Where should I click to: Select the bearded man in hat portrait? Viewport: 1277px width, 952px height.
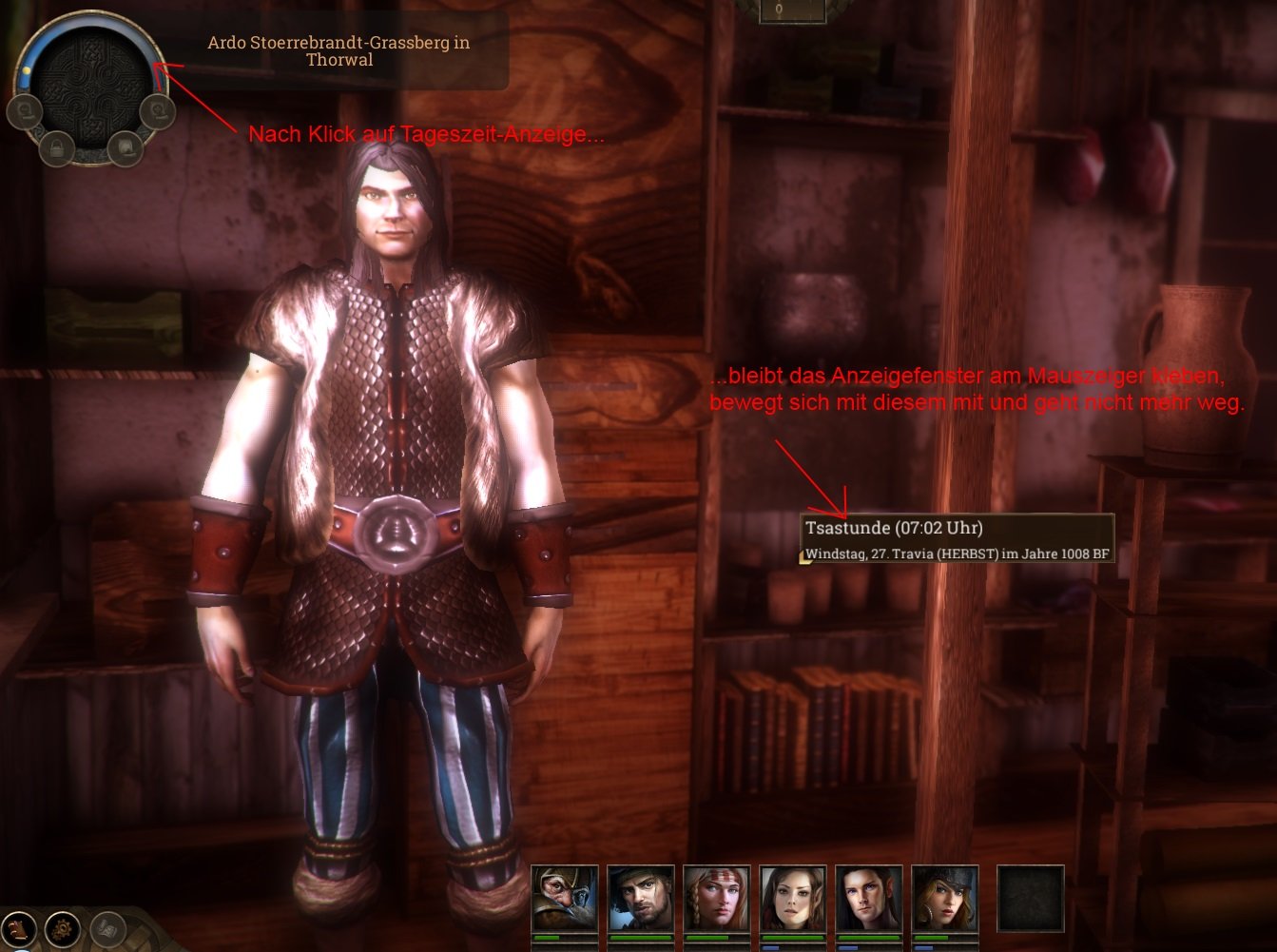tap(641, 899)
